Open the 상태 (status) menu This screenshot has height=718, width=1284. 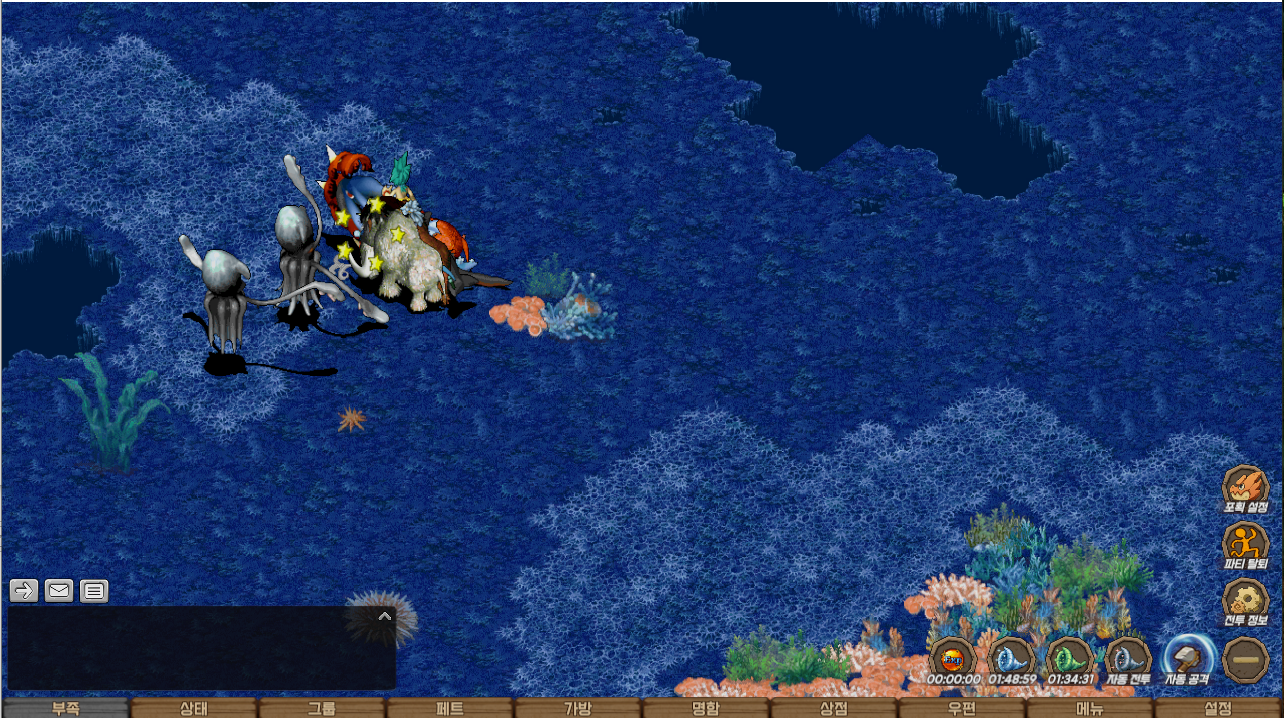tap(193, 708)
